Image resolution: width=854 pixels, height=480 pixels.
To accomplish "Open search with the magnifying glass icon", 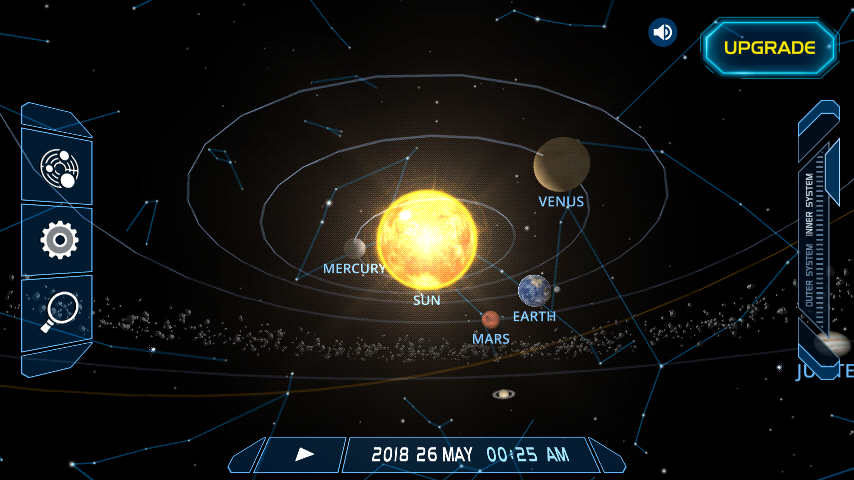I will click(58, 311).
